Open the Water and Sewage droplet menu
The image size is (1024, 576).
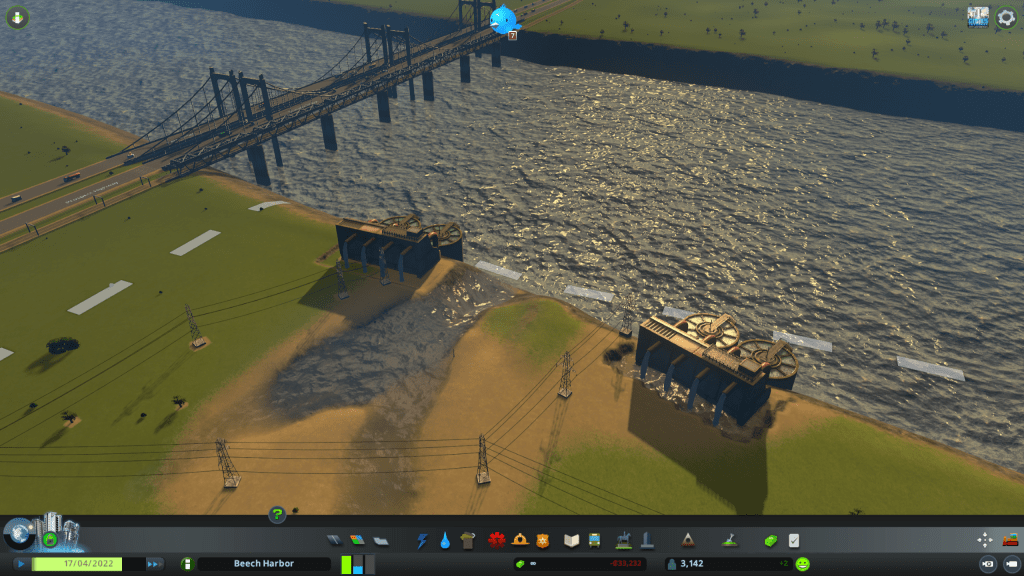[x=445, y=540]
